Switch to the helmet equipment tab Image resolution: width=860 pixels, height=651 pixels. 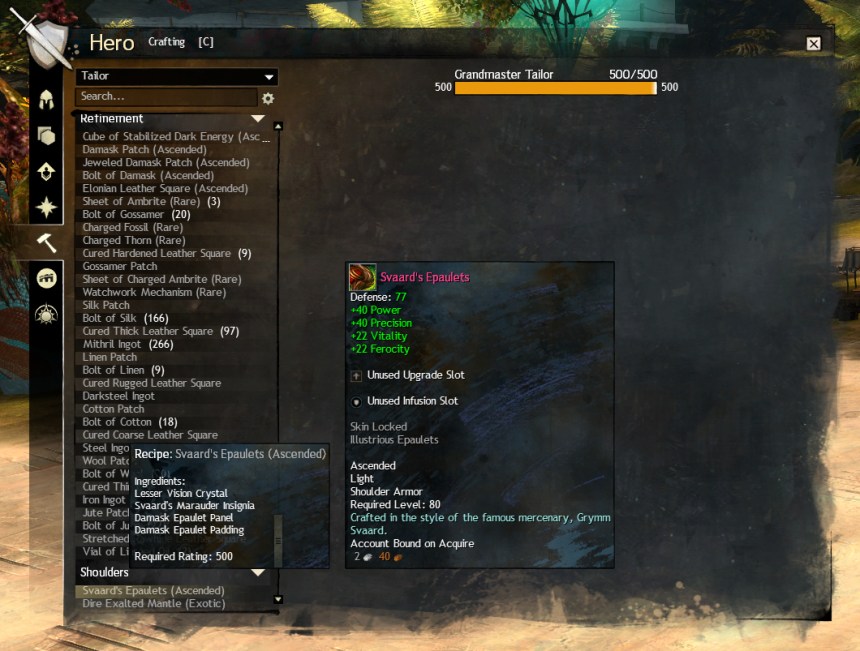tap(46, 101)
